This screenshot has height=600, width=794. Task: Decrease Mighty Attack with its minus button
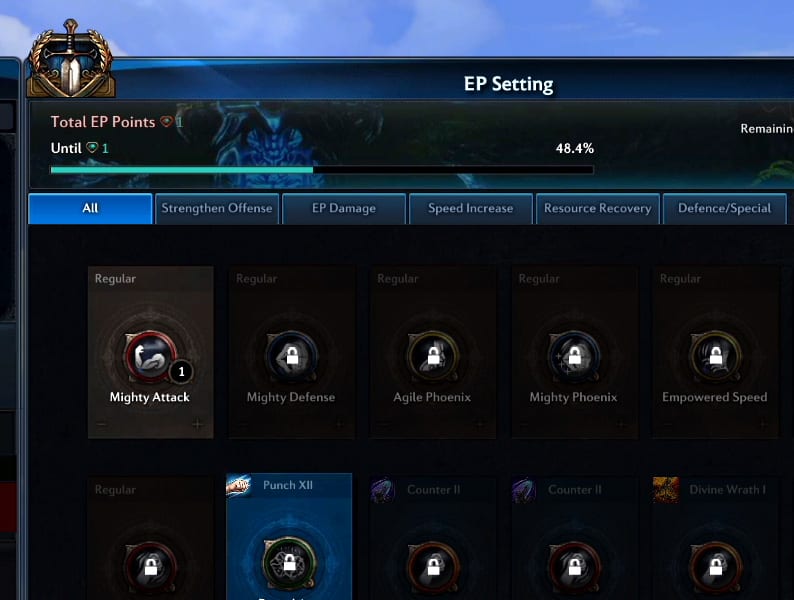click(x=103, y=424)
